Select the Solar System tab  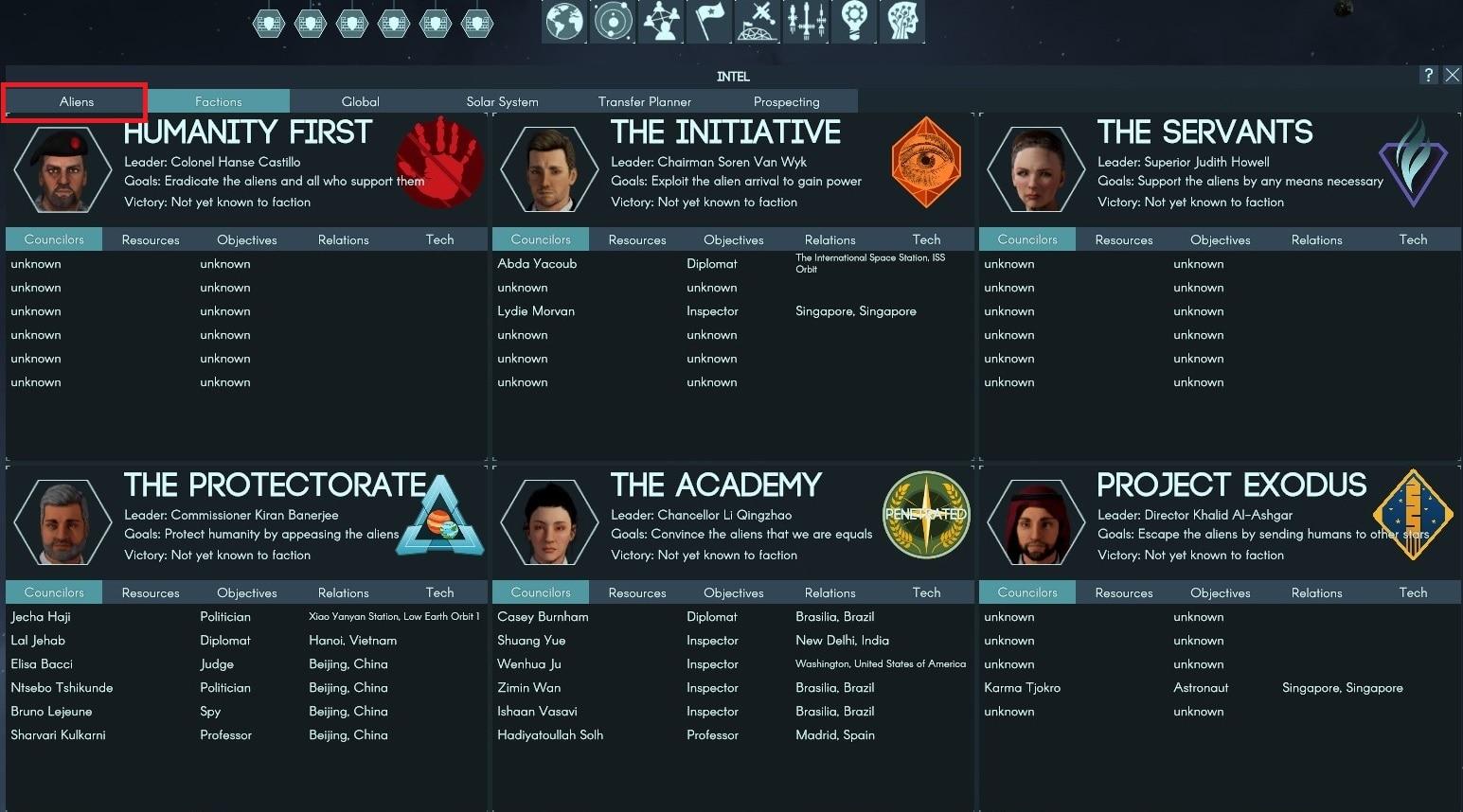[x=502, y=102]
